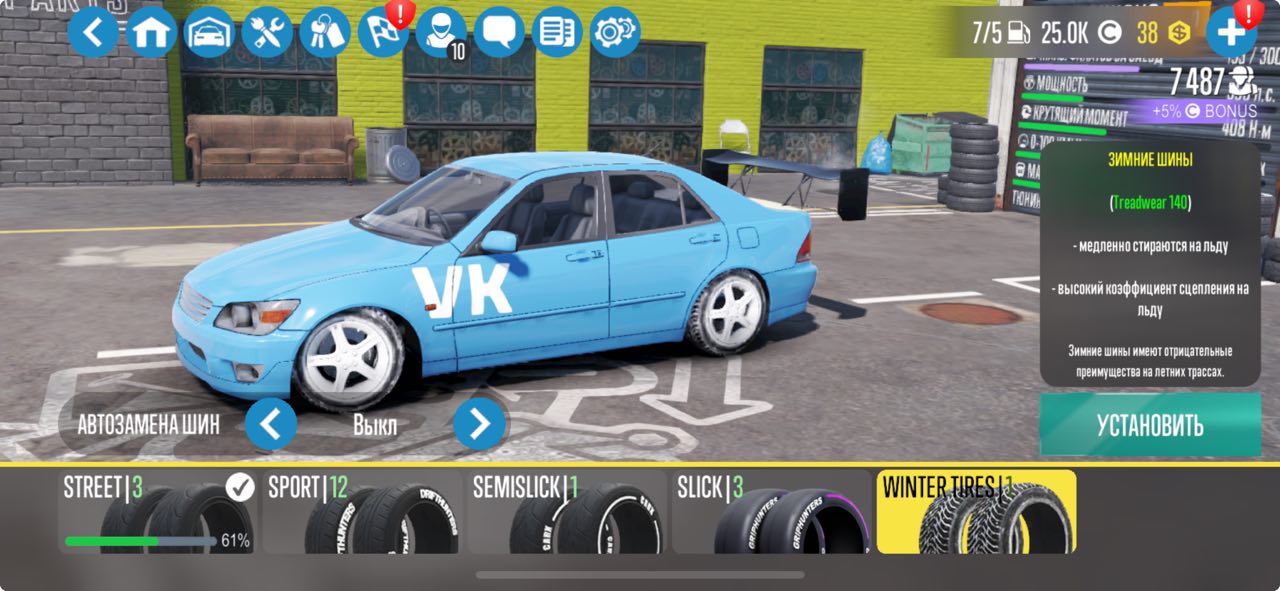Open the chat speech bubble
1280x591 pixels.
499,32
